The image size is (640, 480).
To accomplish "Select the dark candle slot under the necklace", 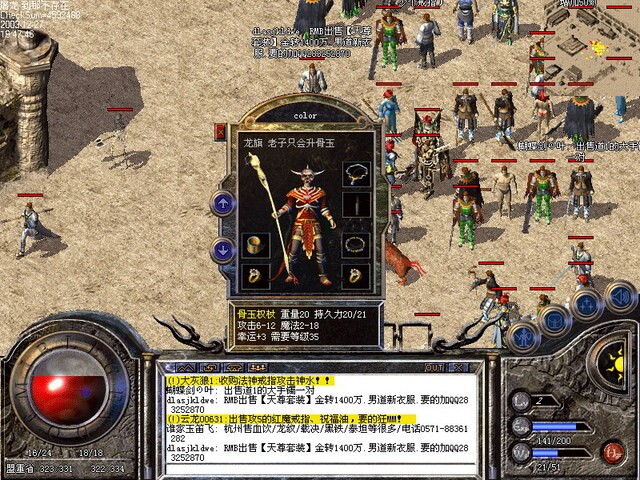I will [355, 205].
